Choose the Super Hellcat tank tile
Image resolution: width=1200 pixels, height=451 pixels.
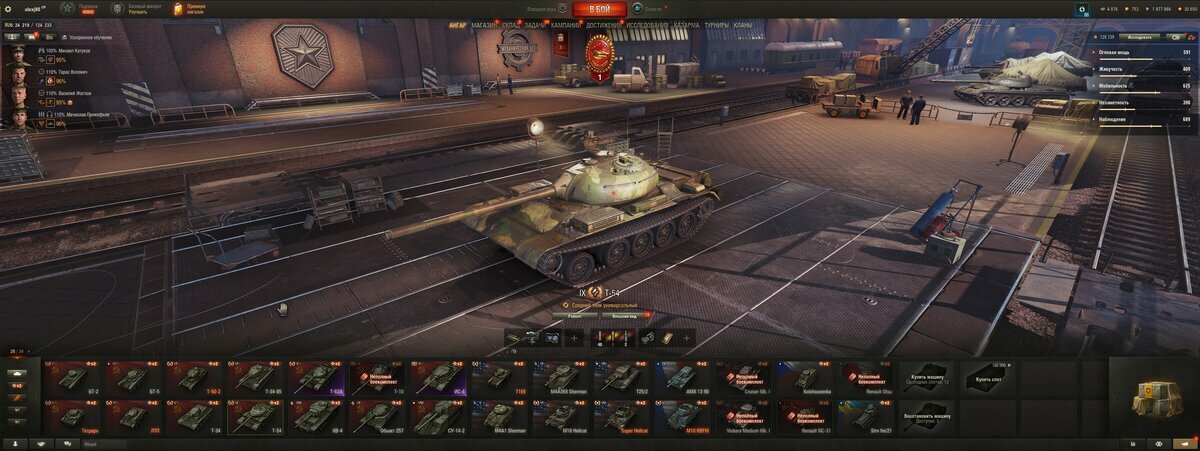click(x=621, y=416)
